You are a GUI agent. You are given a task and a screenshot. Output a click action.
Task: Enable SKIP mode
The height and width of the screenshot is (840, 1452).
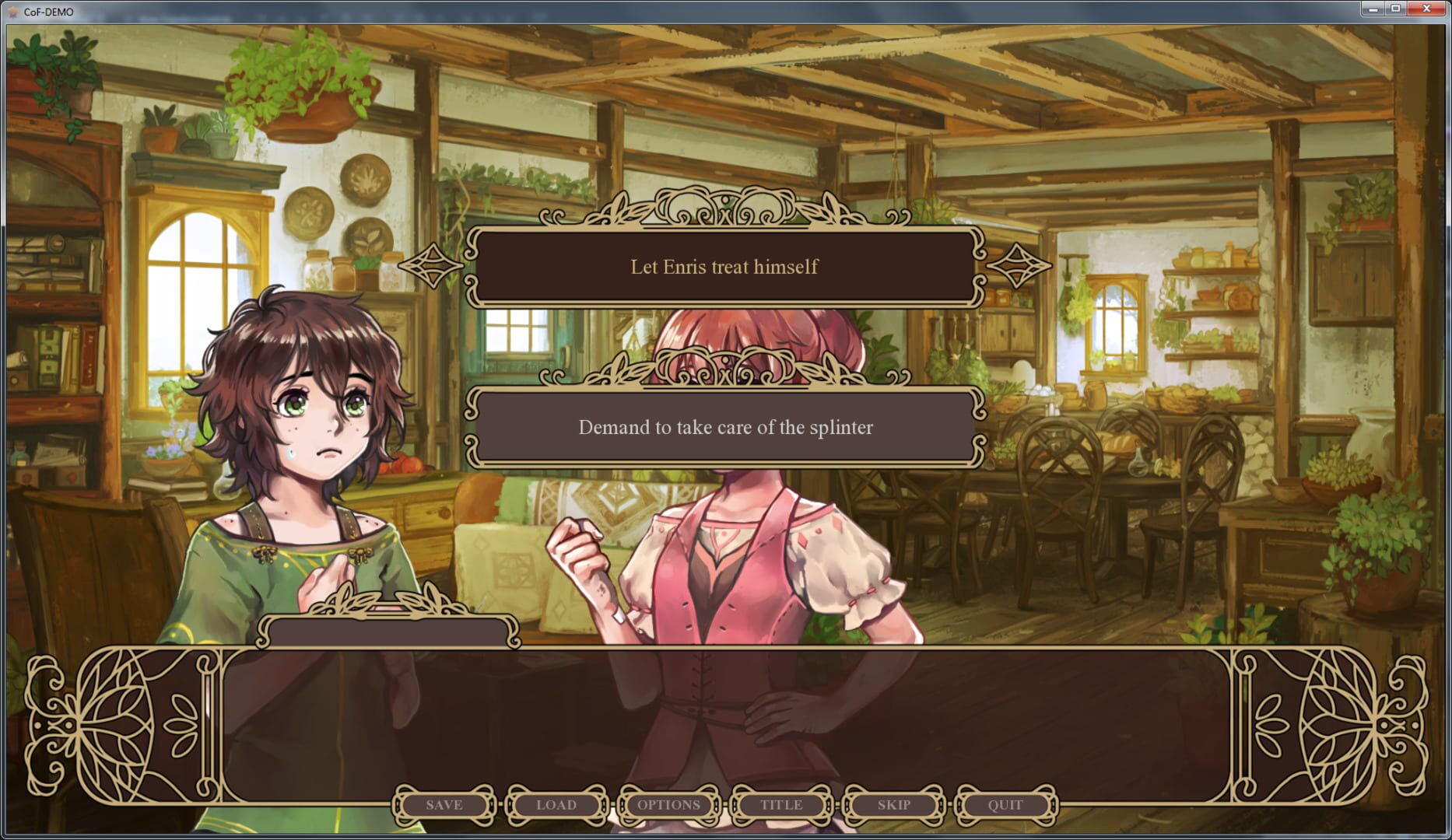[892, 805]
